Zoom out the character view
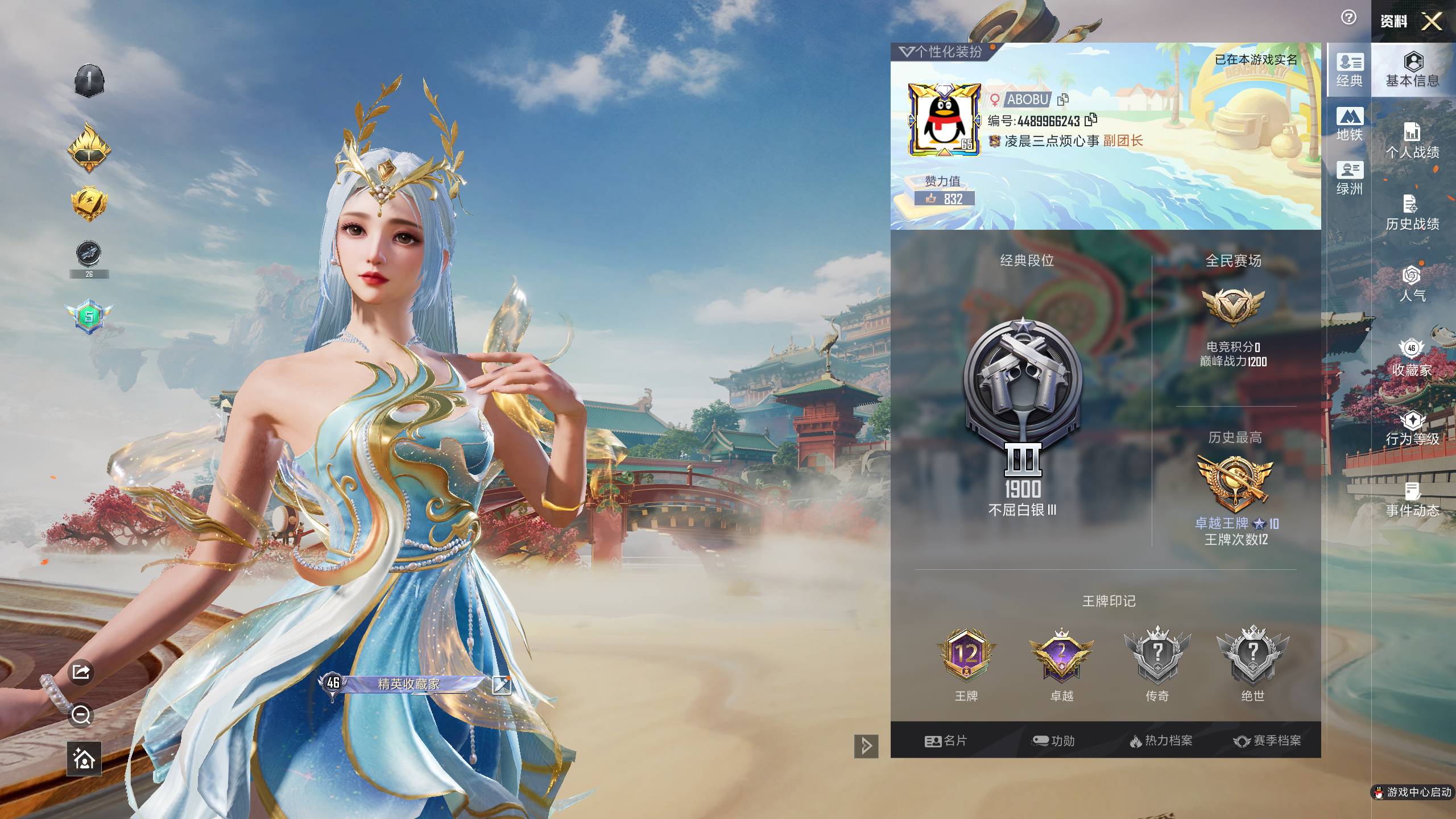 coord(81,715)
